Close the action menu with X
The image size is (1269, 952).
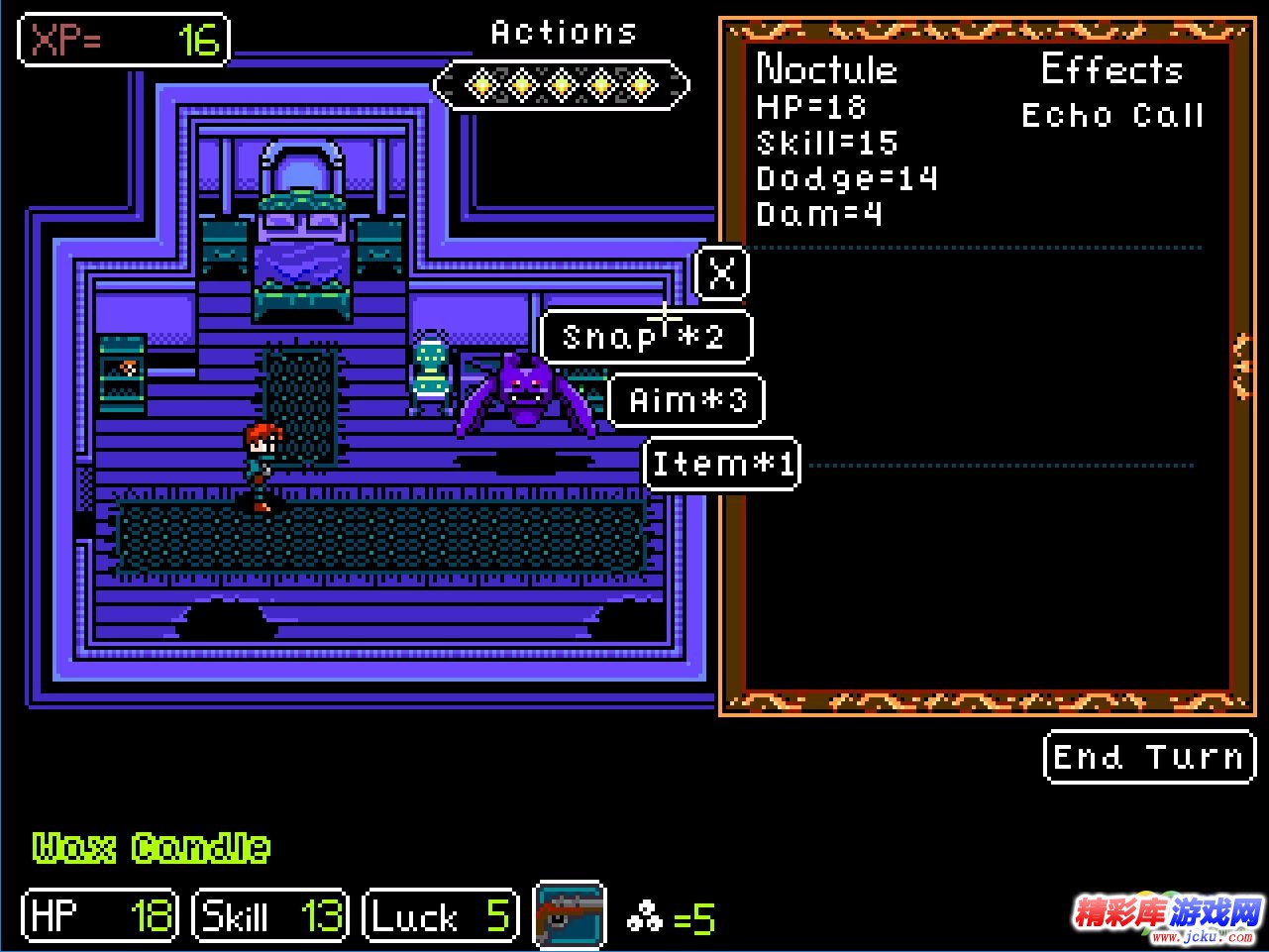722,272
